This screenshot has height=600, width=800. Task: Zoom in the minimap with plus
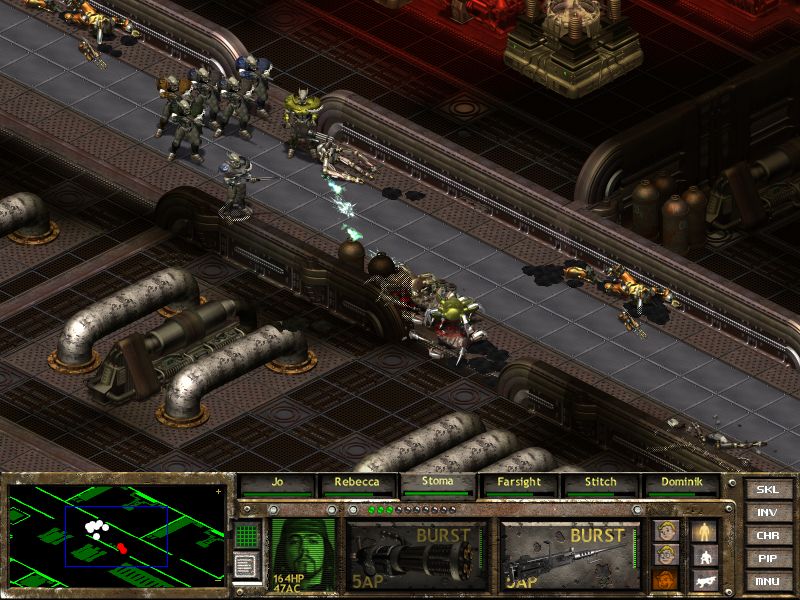tap(219, 491)
